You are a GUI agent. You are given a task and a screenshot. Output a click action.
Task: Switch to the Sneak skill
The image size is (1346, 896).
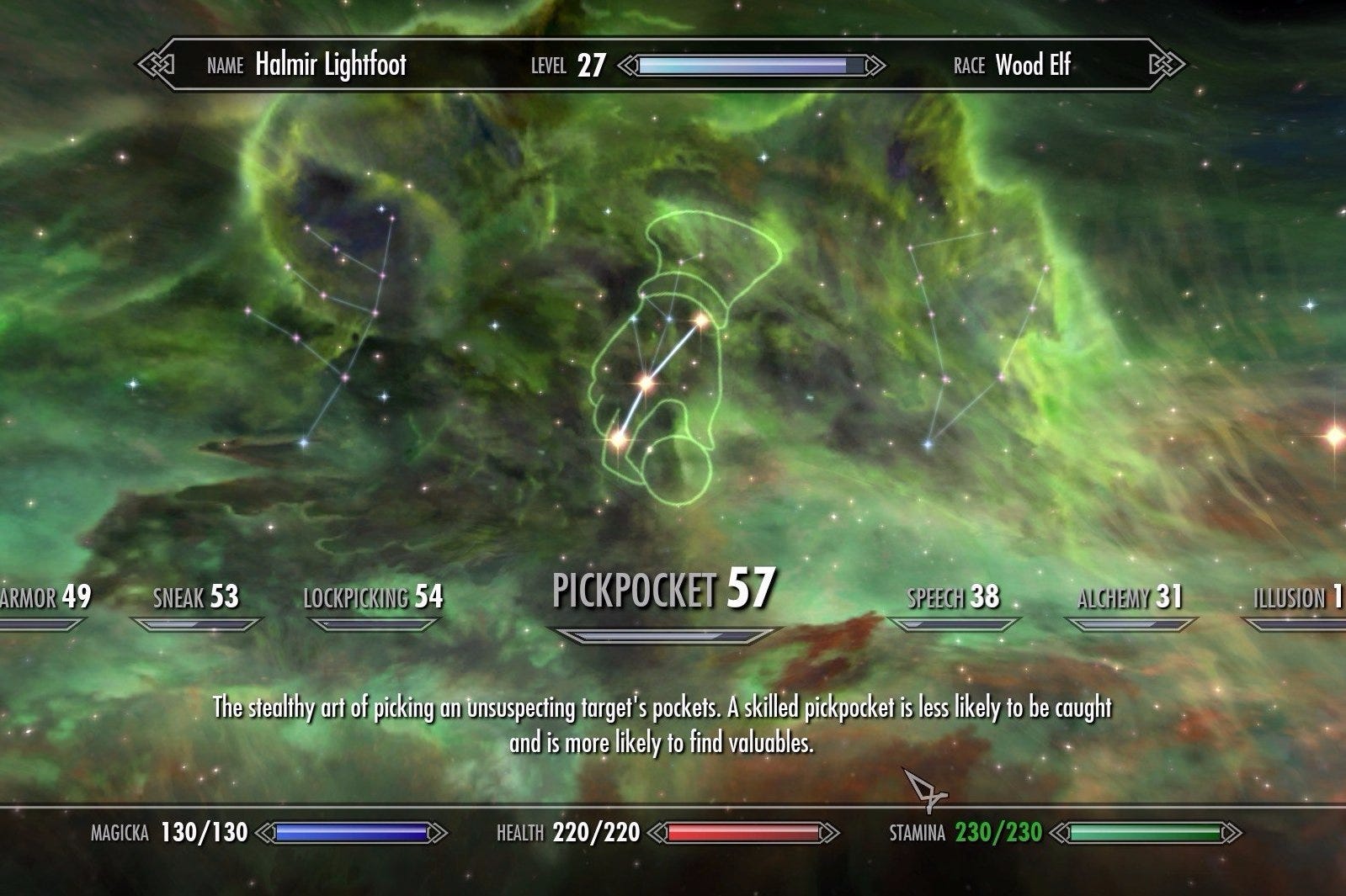pyautogui.click(x=195, y=599)
